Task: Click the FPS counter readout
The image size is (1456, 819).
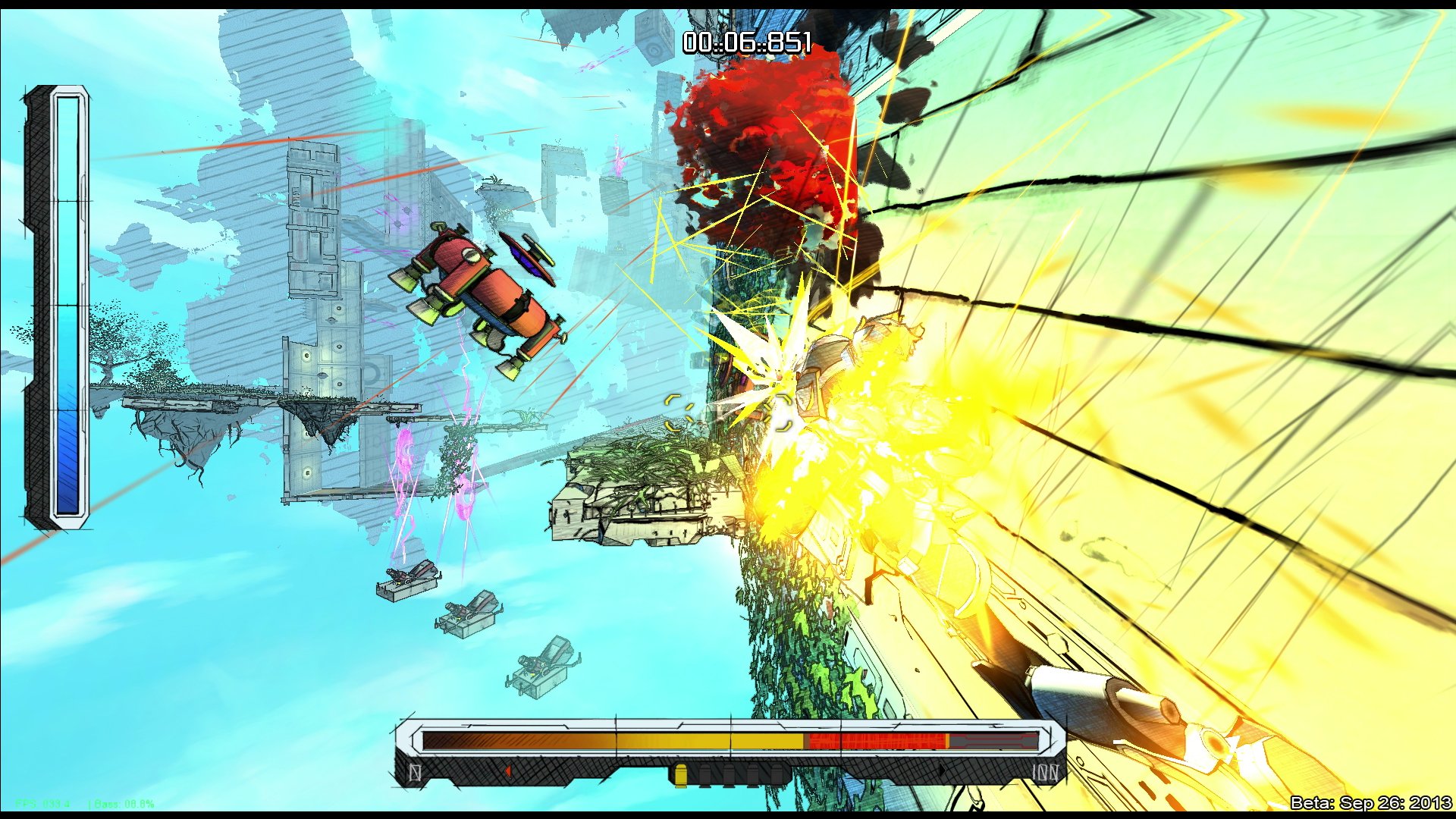Action: [42, 804]
